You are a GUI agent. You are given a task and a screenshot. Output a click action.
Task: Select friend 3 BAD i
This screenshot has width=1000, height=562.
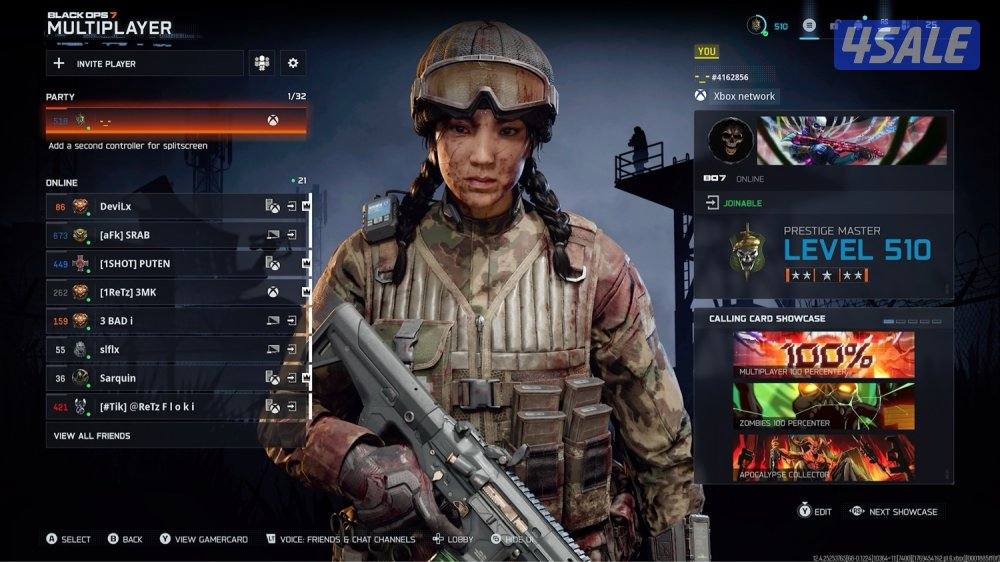coord(160,321)
